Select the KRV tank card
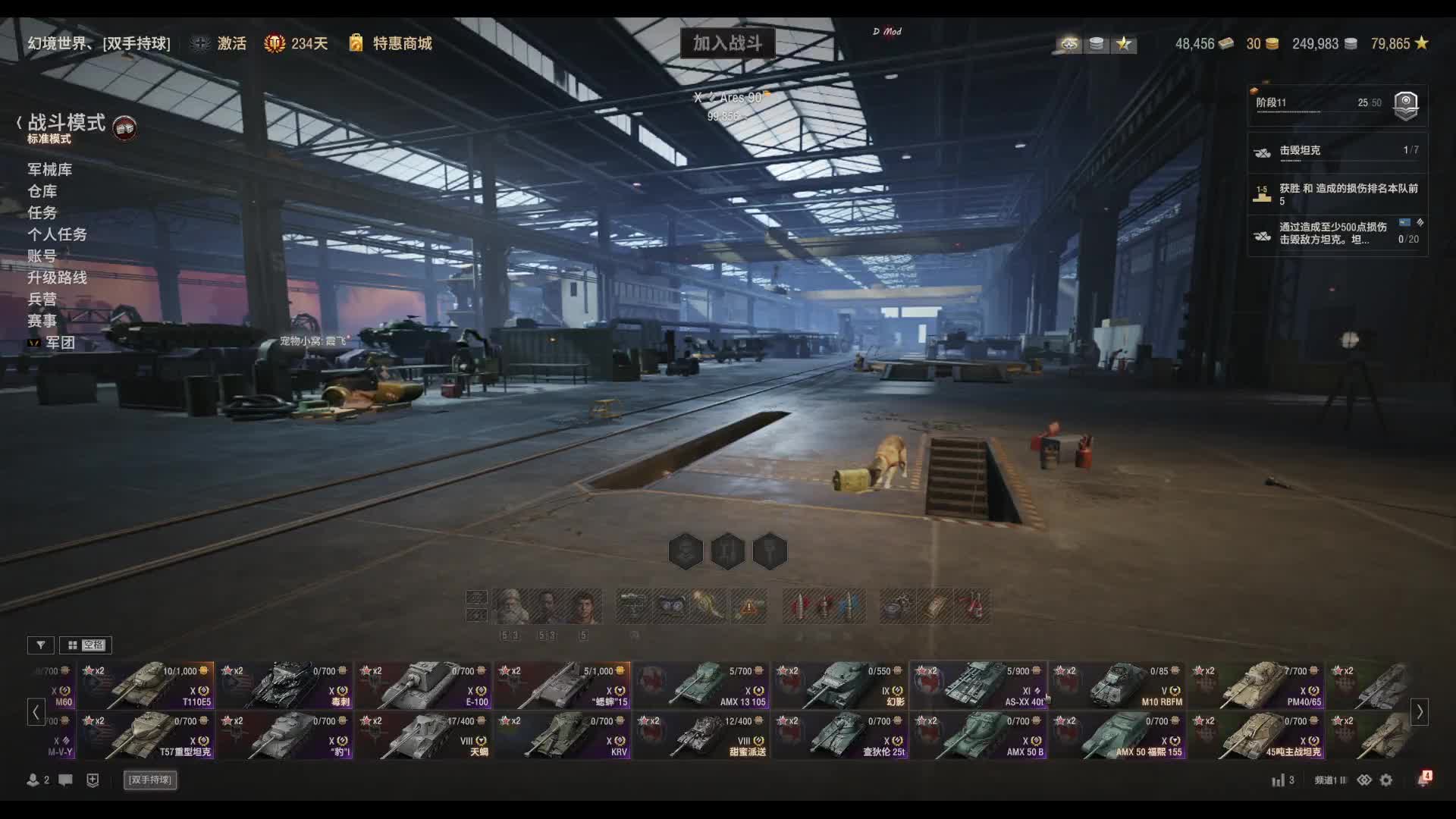 click(x=563, y=735)
